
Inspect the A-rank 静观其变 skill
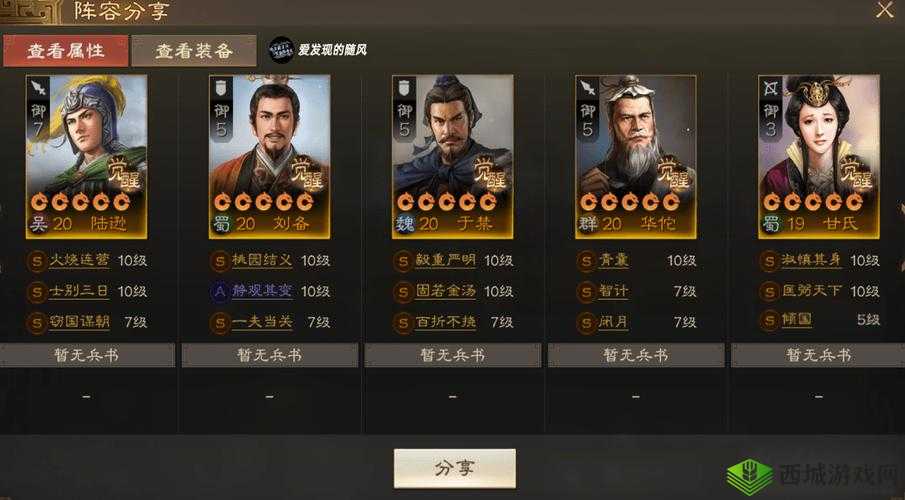pyautogui.click(x=261, y=291)
